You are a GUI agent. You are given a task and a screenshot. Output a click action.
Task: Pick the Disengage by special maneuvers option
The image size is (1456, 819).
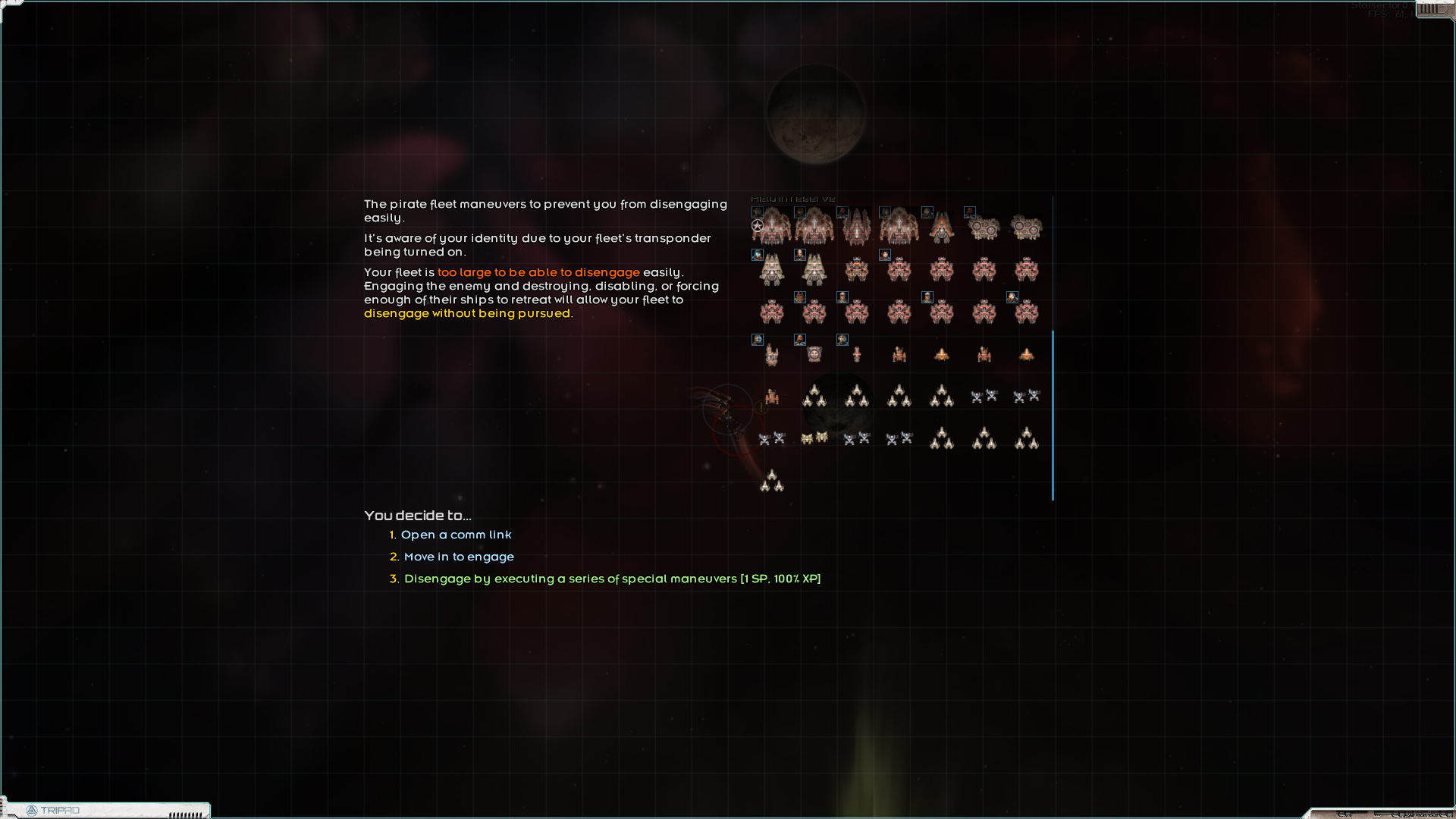tap(612, 579)
